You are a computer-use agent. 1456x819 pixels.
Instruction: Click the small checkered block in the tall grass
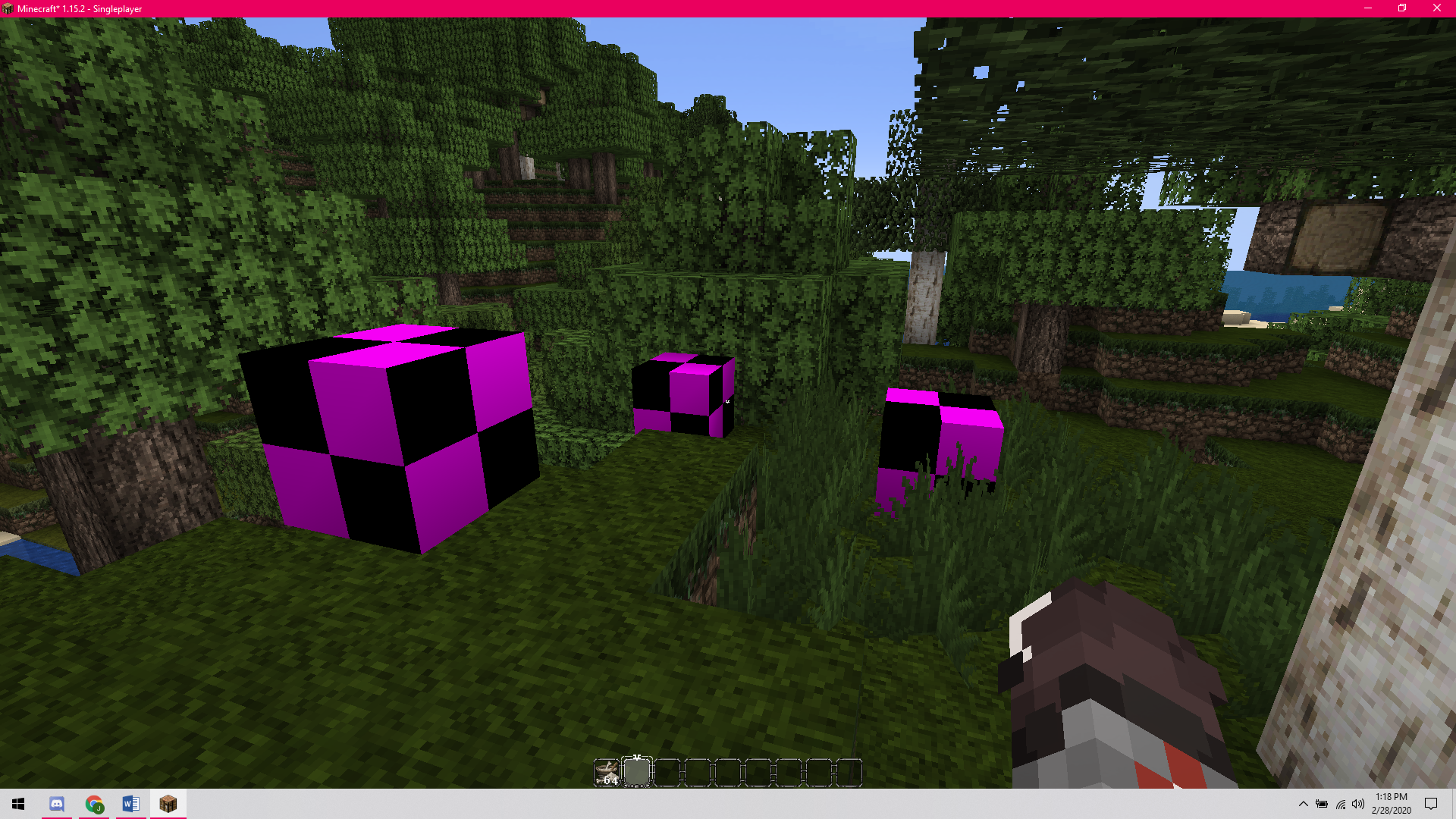click(x=940, y=440)
